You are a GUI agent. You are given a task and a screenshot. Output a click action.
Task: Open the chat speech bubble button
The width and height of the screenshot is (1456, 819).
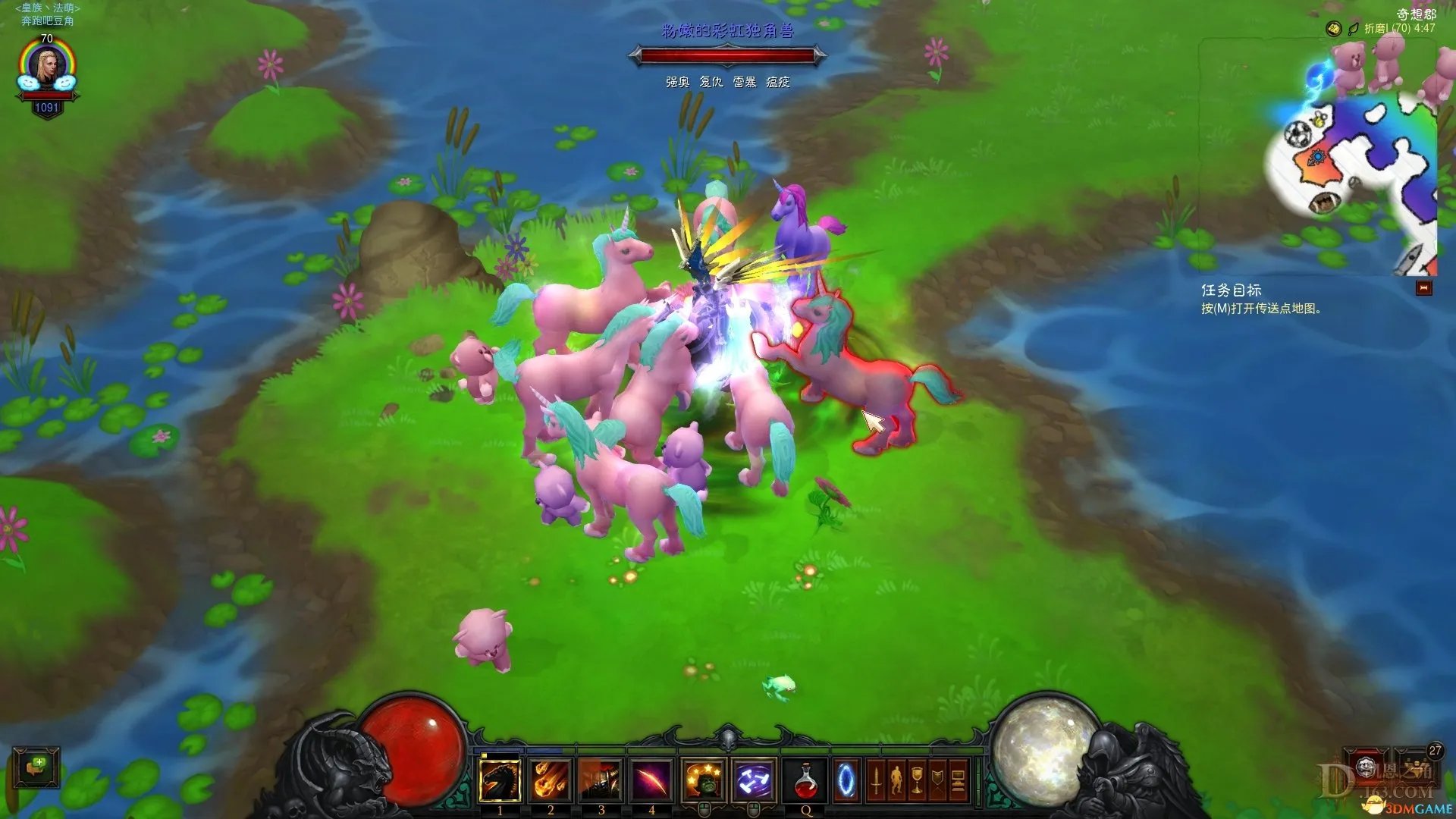coord(36,767)
